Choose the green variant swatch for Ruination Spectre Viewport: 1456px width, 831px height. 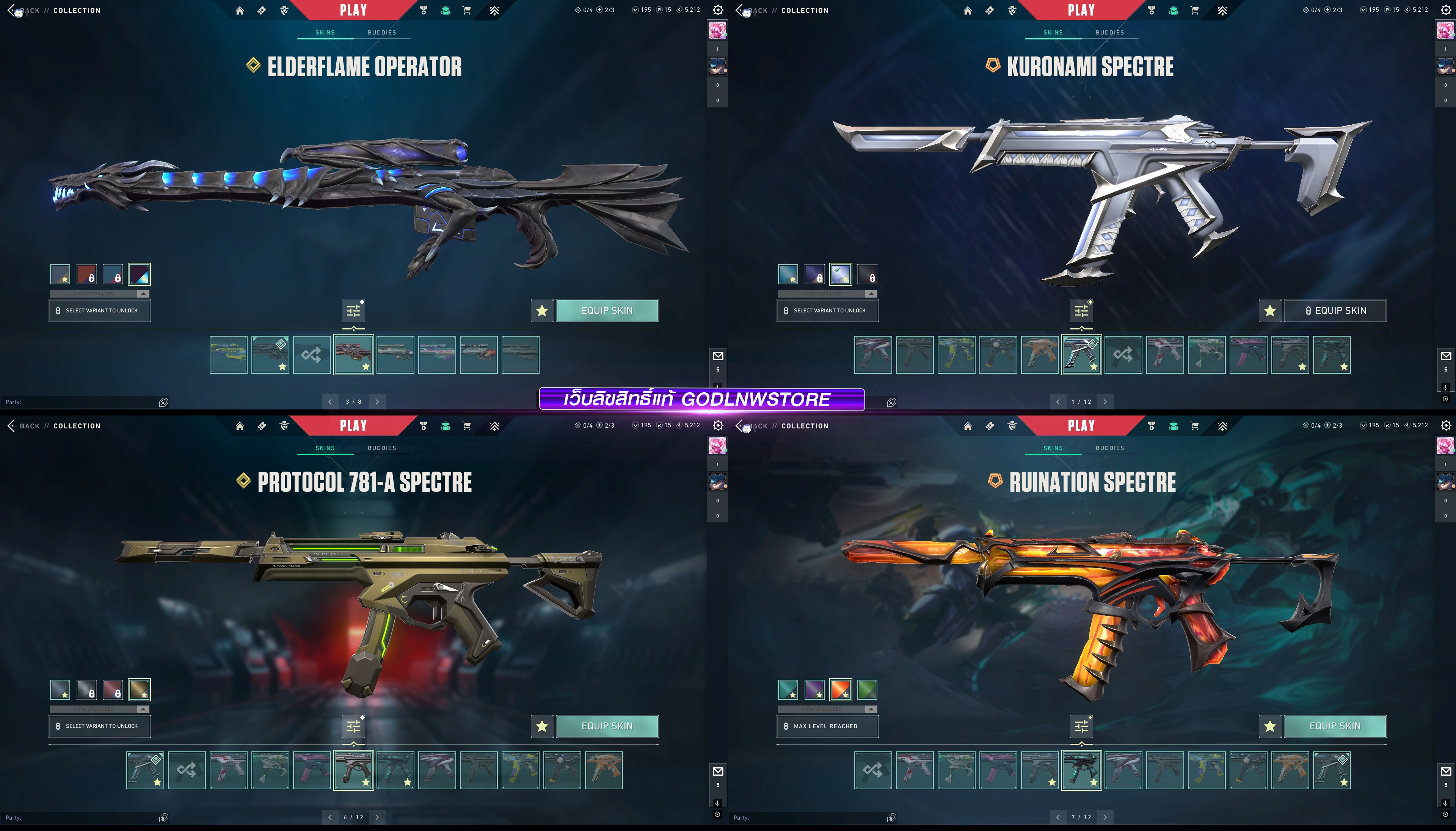(x=867, y=690)
